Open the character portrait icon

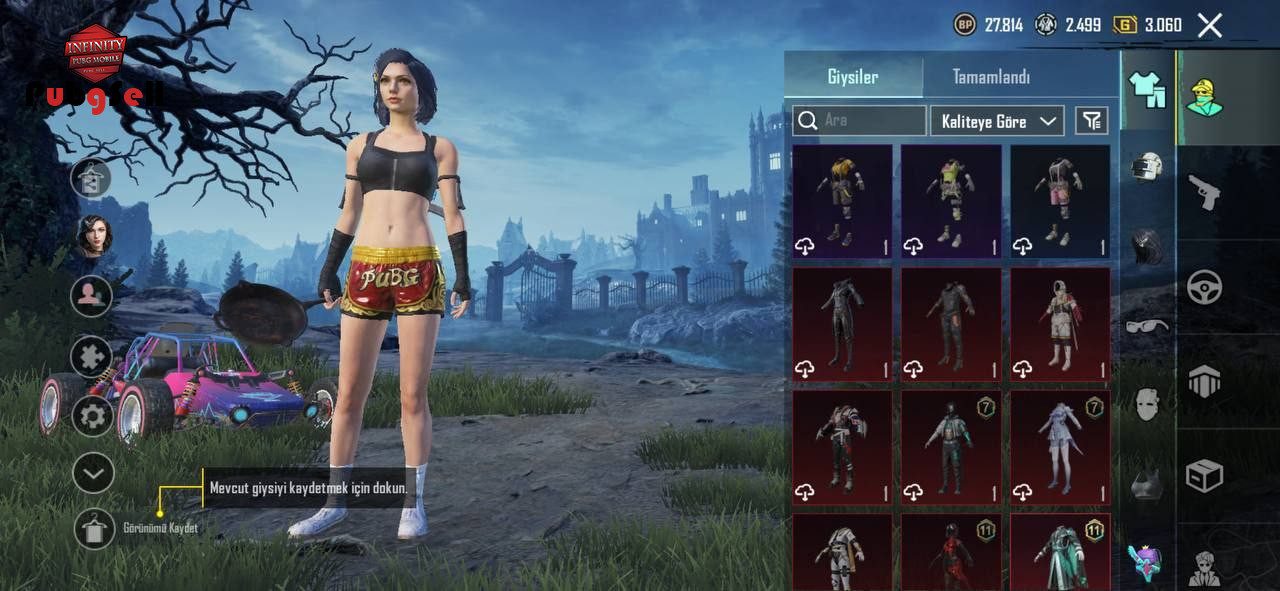coord(93,236)
